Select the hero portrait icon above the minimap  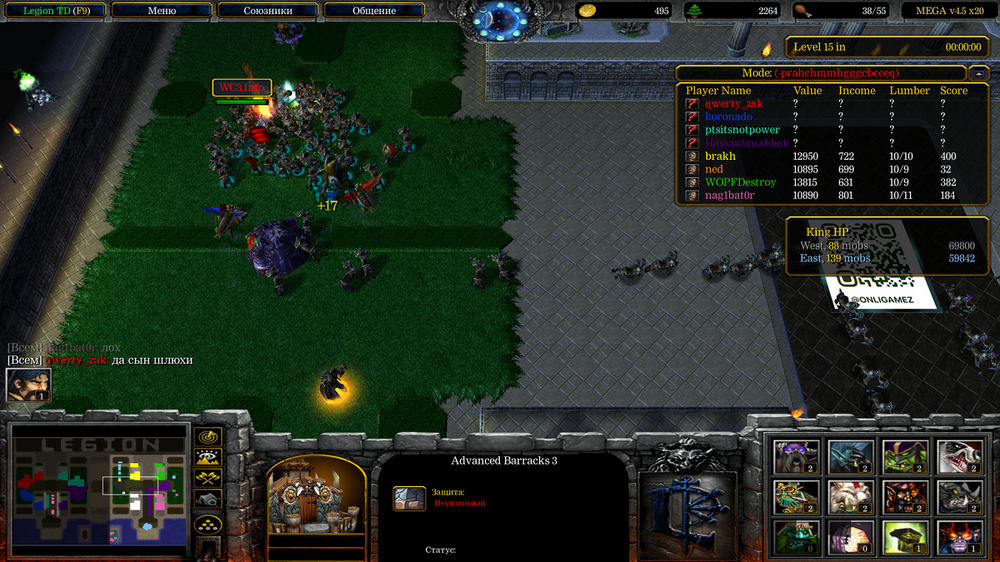click(28, 385)
